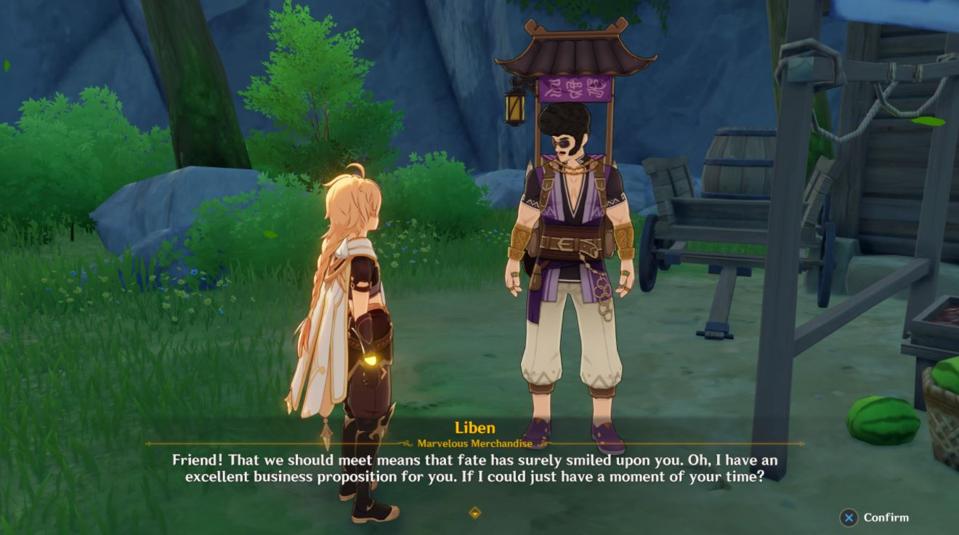Image resolution: width=959 pixels, height=535 pixels.
Task: Click the diamond continue indicator below dialogue
Action: 475,513
